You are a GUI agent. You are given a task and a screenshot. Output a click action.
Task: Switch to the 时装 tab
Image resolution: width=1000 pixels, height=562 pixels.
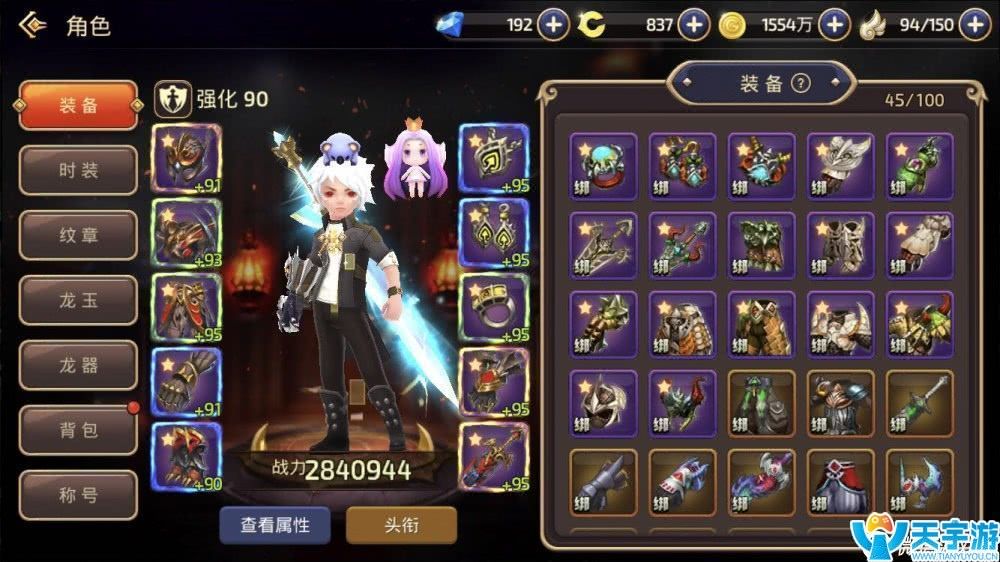(x=78, y=170)
